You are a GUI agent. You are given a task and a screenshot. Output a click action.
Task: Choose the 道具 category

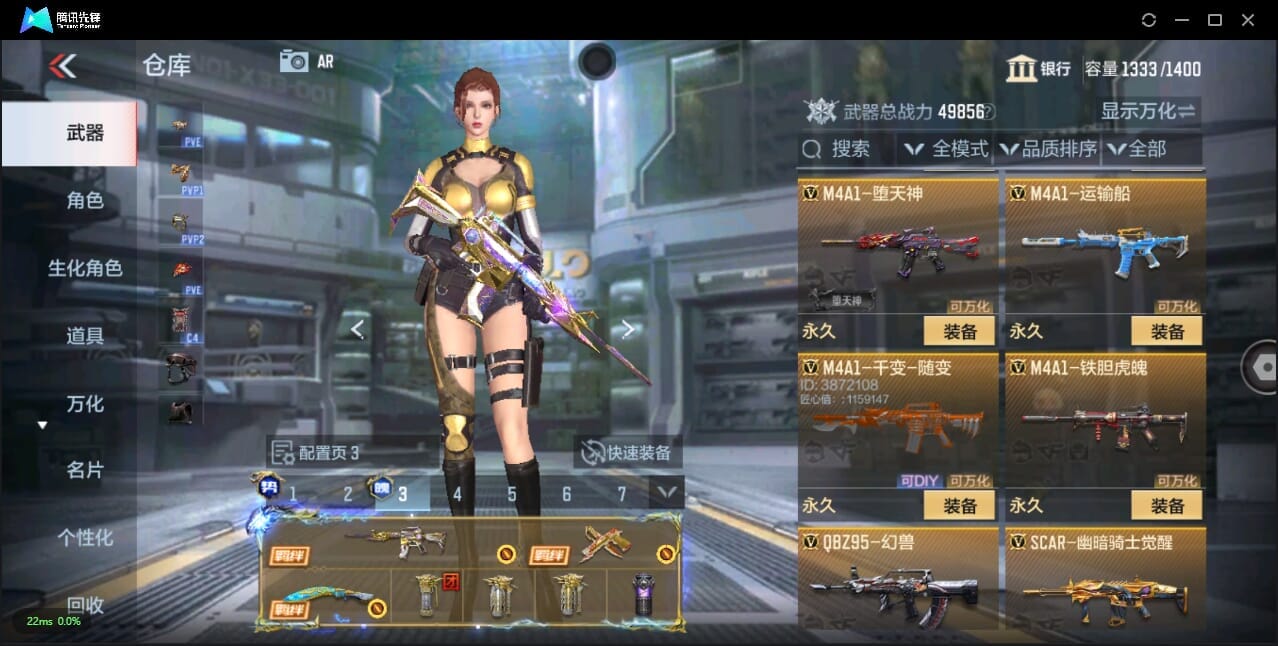pyautogui.click(x=84, y=336)
